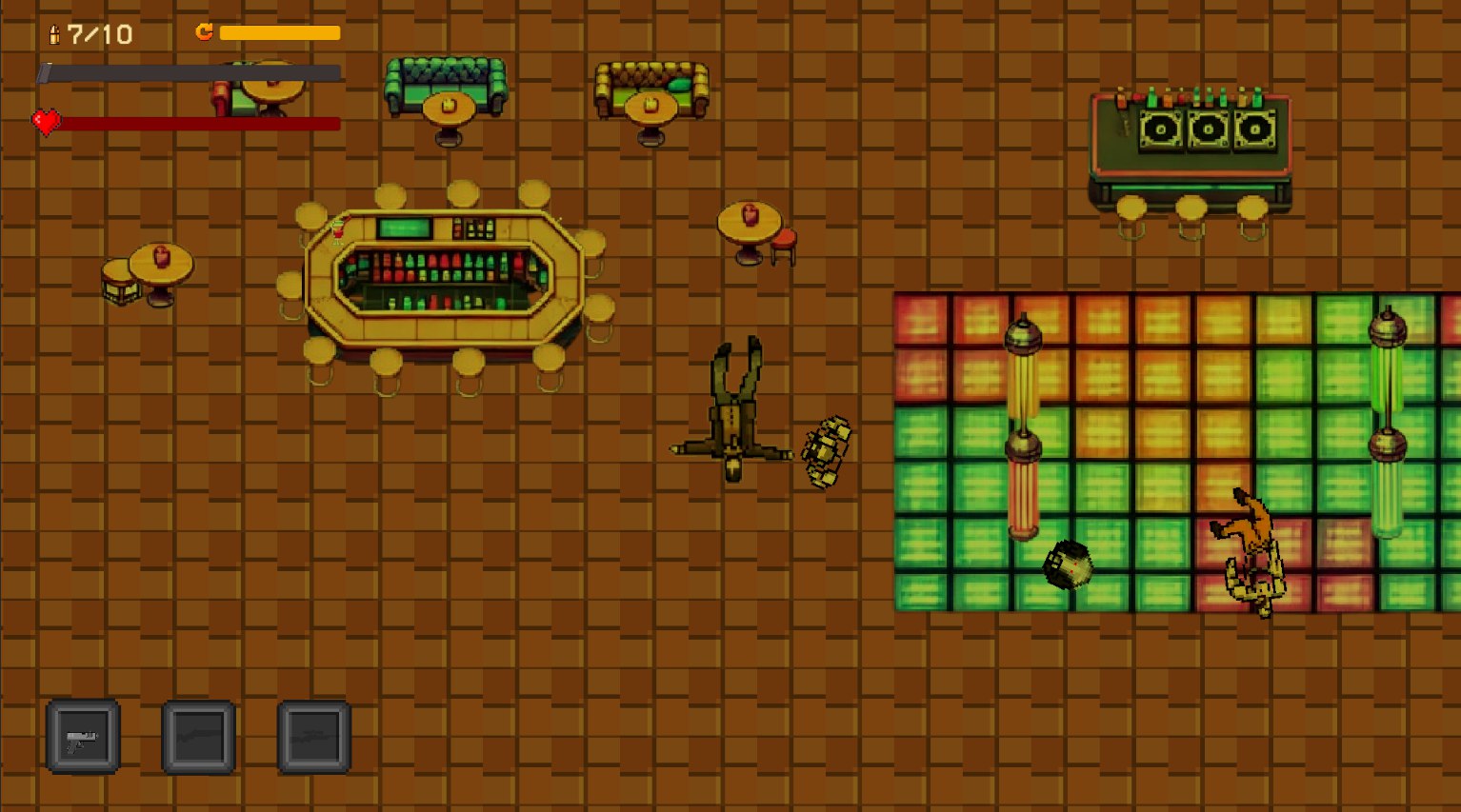
Task: Select the second weapon slot with the rifle
Action: [x=198, y=736]
